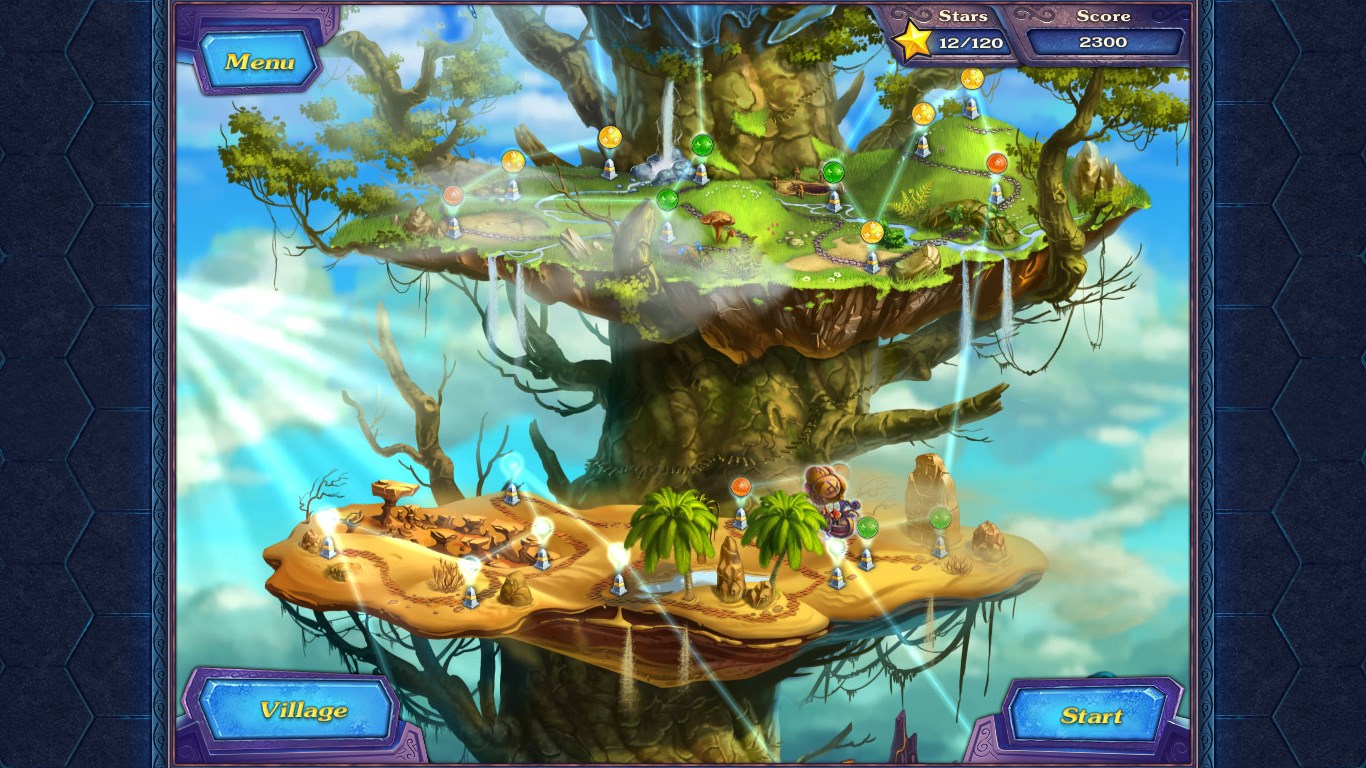Image resolution: width=1366 pixels, height=768 pixels.
Task: Start the selected level
Action: coord(1091,715)
